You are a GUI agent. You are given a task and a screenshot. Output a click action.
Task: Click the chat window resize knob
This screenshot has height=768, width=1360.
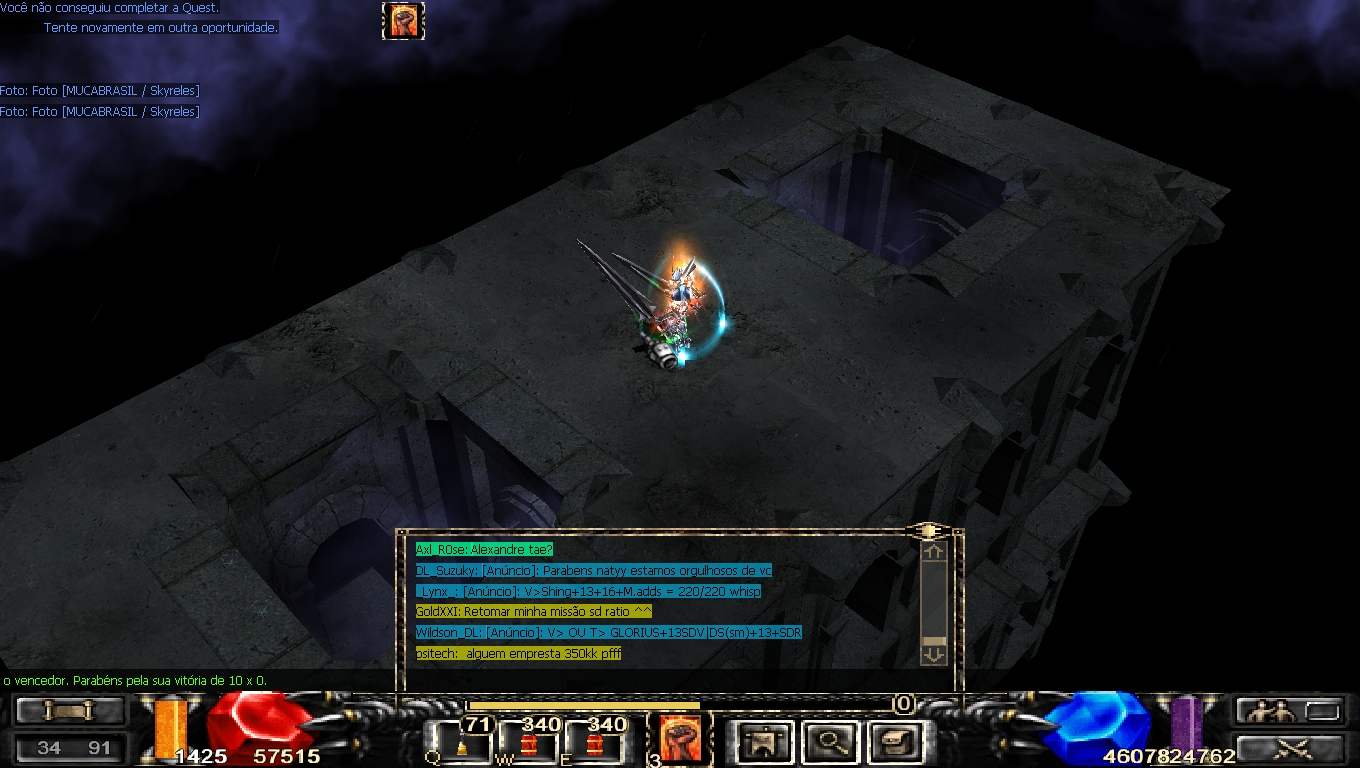(x=927, y=530)
